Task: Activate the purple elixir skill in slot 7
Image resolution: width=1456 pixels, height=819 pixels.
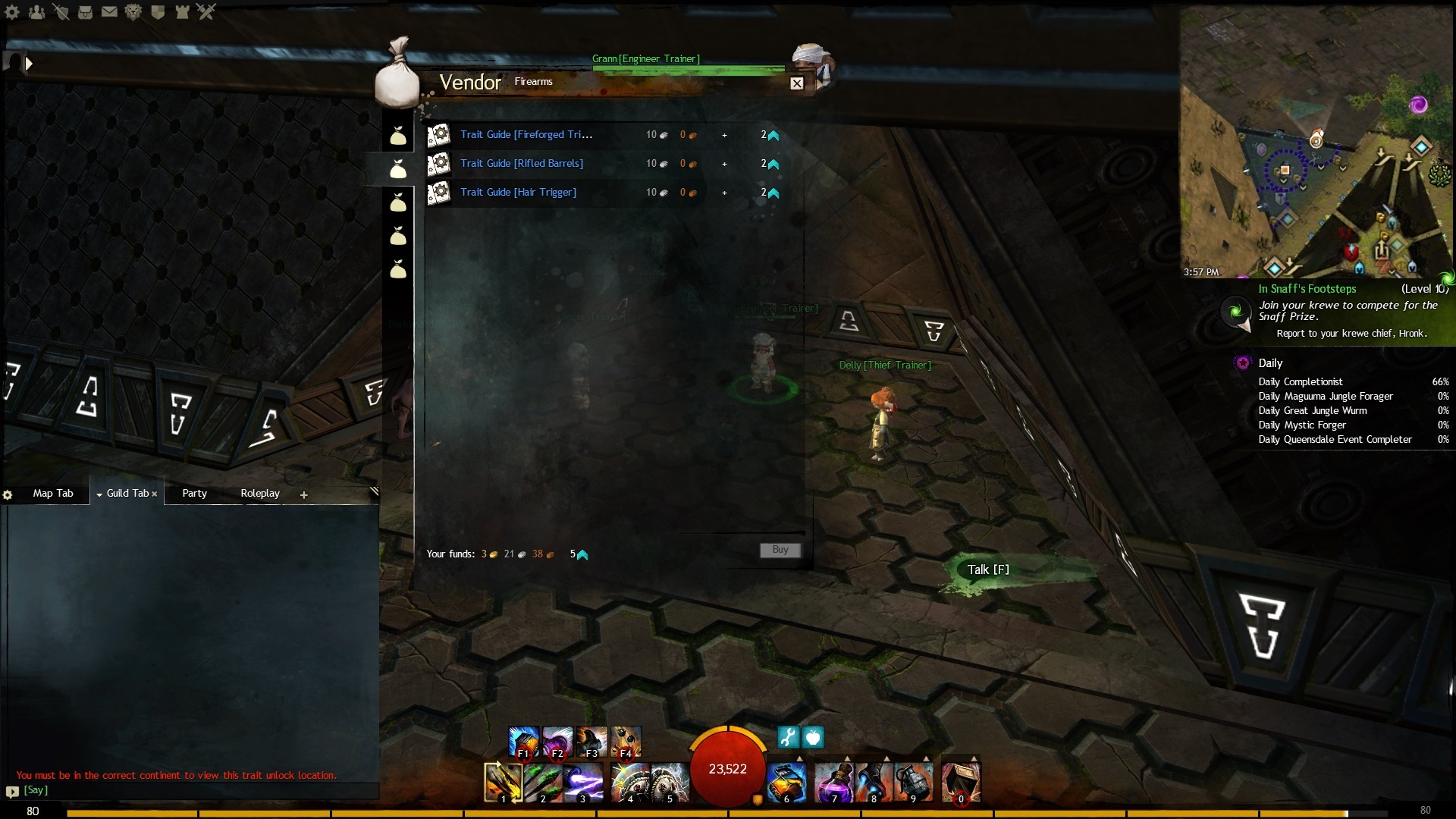Action: coord(833,782)
